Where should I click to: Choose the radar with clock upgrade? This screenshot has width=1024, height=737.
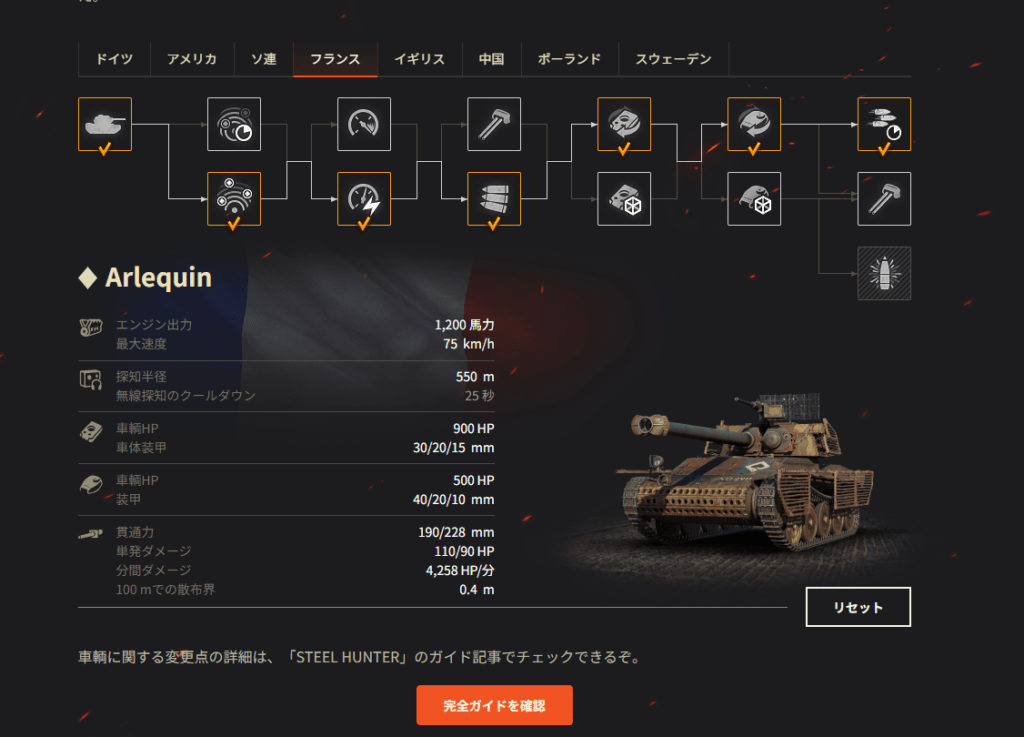click(234, 124)
